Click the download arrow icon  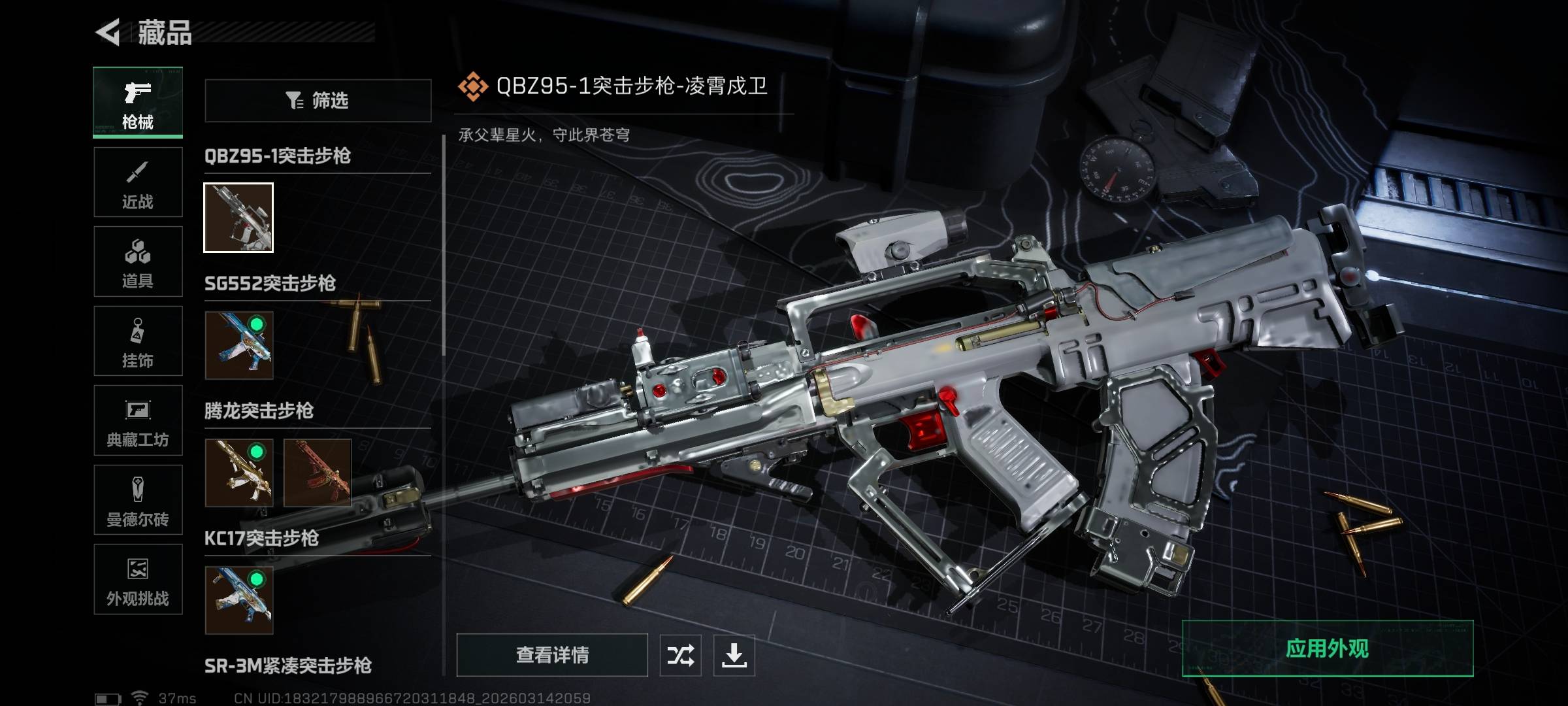[734, 655]
